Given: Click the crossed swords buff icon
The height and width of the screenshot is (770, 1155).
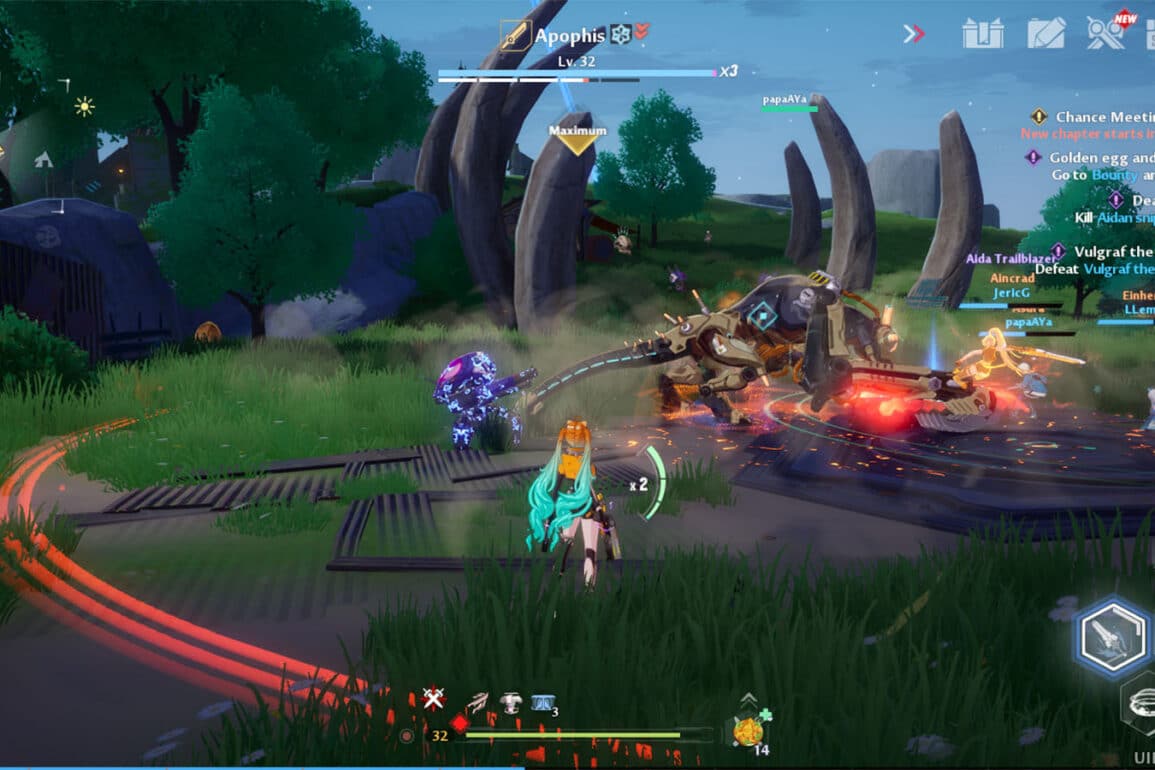Looking at the screenshot, I should [x=433, y=699].
